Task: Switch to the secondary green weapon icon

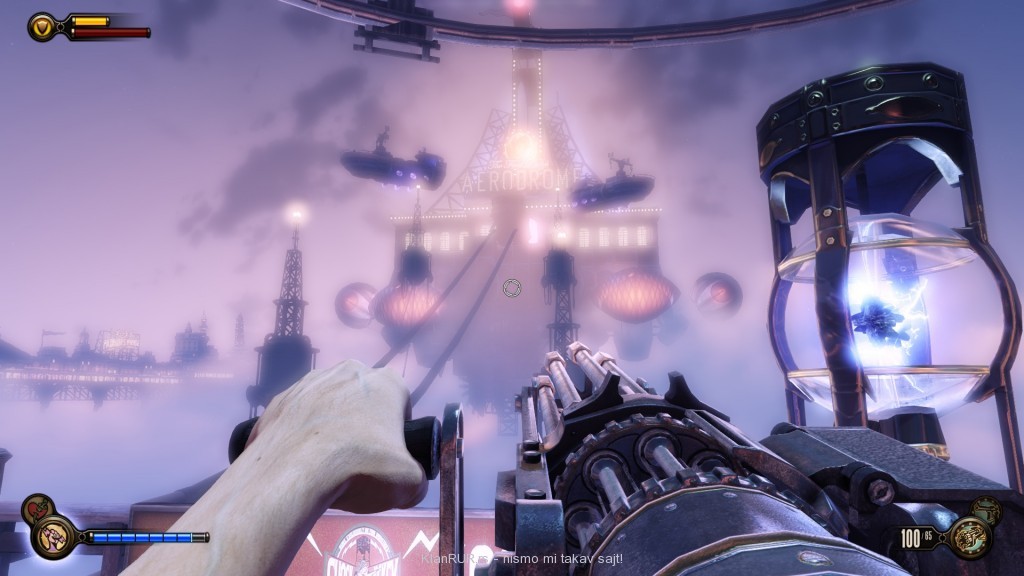Action: [x=985, y=509]
